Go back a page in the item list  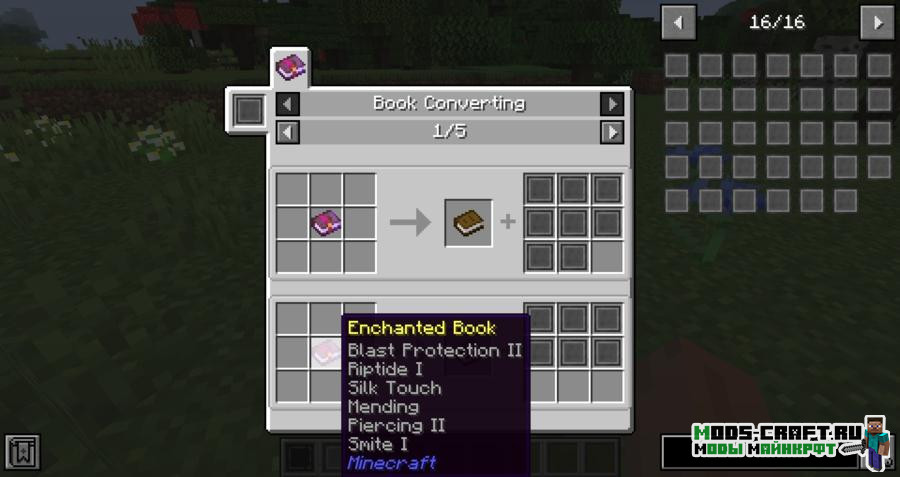point(679,21)
